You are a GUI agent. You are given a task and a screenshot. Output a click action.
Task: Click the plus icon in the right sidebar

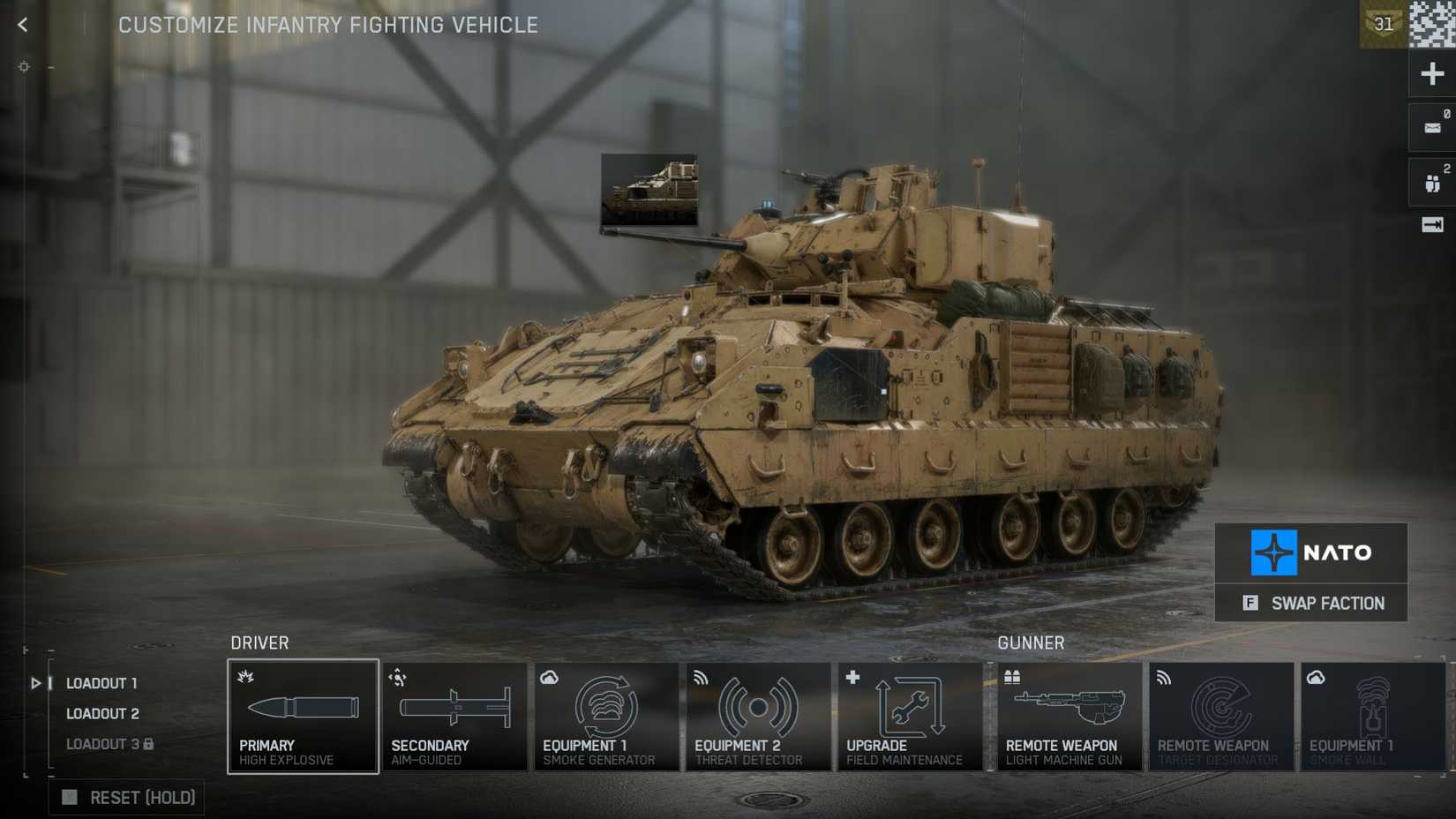point(1431,72)
